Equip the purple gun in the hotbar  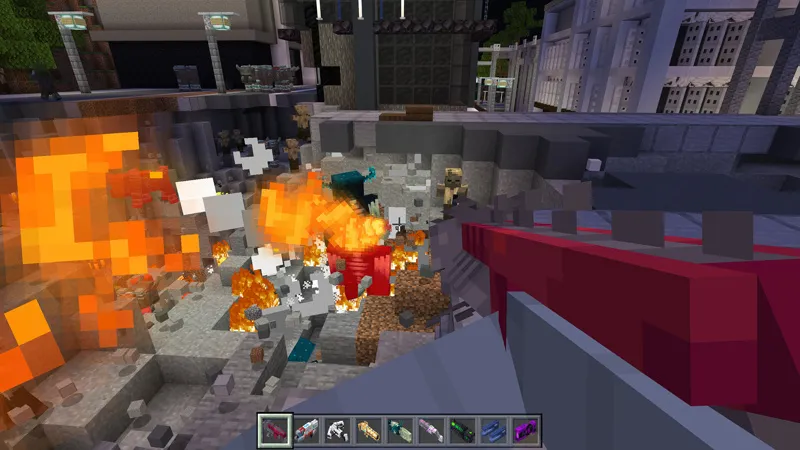point(524,431)
